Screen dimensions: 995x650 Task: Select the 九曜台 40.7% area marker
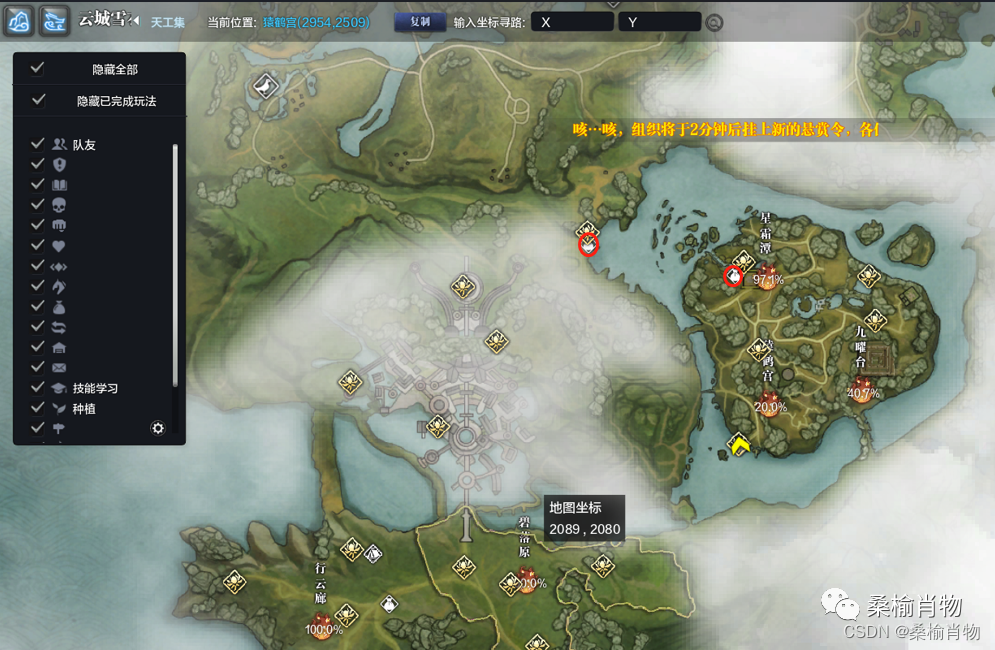(x=862, y=388)
